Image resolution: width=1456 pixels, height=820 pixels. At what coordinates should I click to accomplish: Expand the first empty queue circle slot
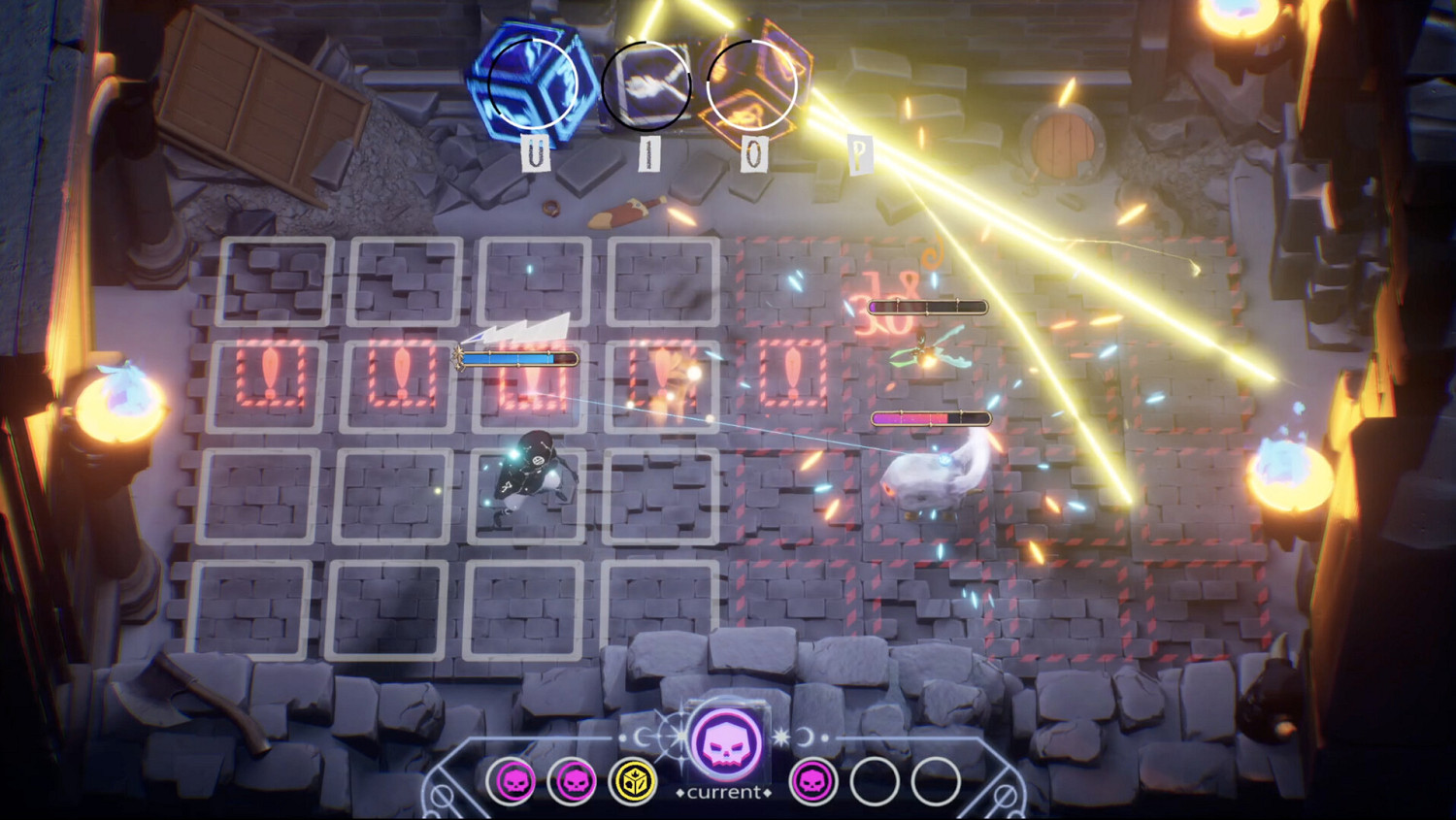(x=874, y=781)
